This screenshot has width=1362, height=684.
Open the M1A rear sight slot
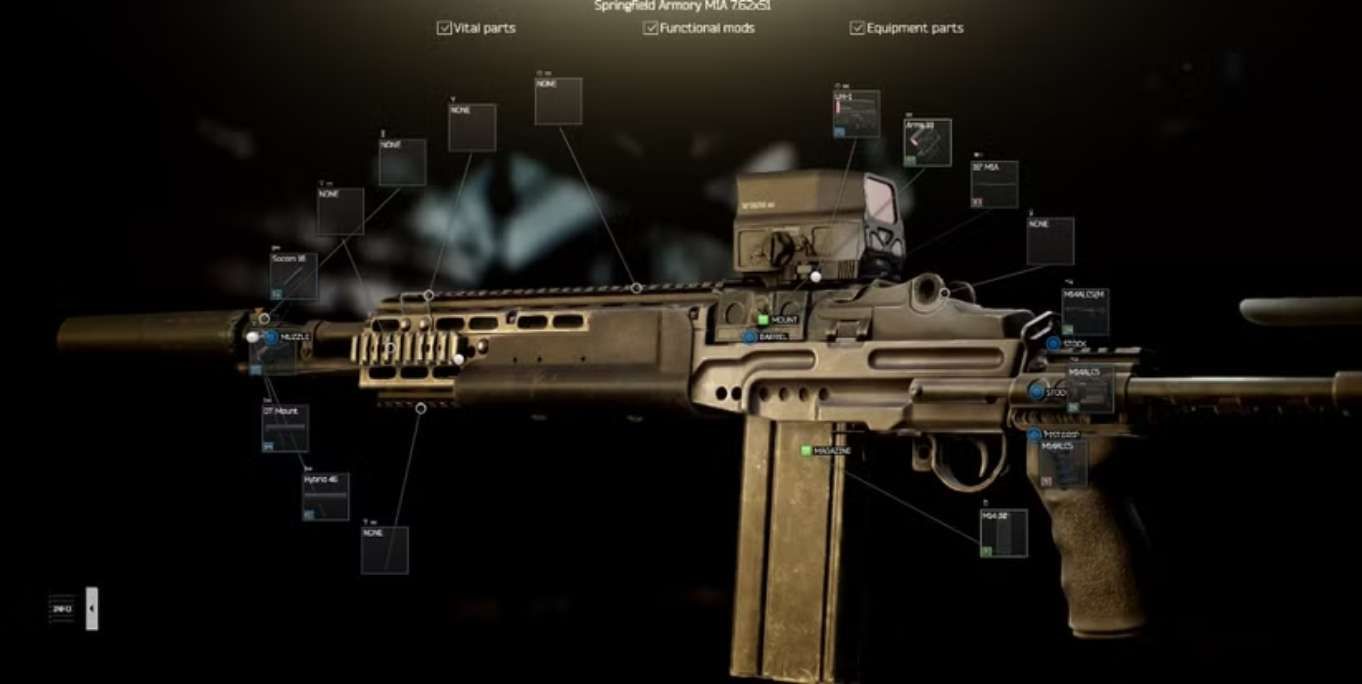coord(994,185)
